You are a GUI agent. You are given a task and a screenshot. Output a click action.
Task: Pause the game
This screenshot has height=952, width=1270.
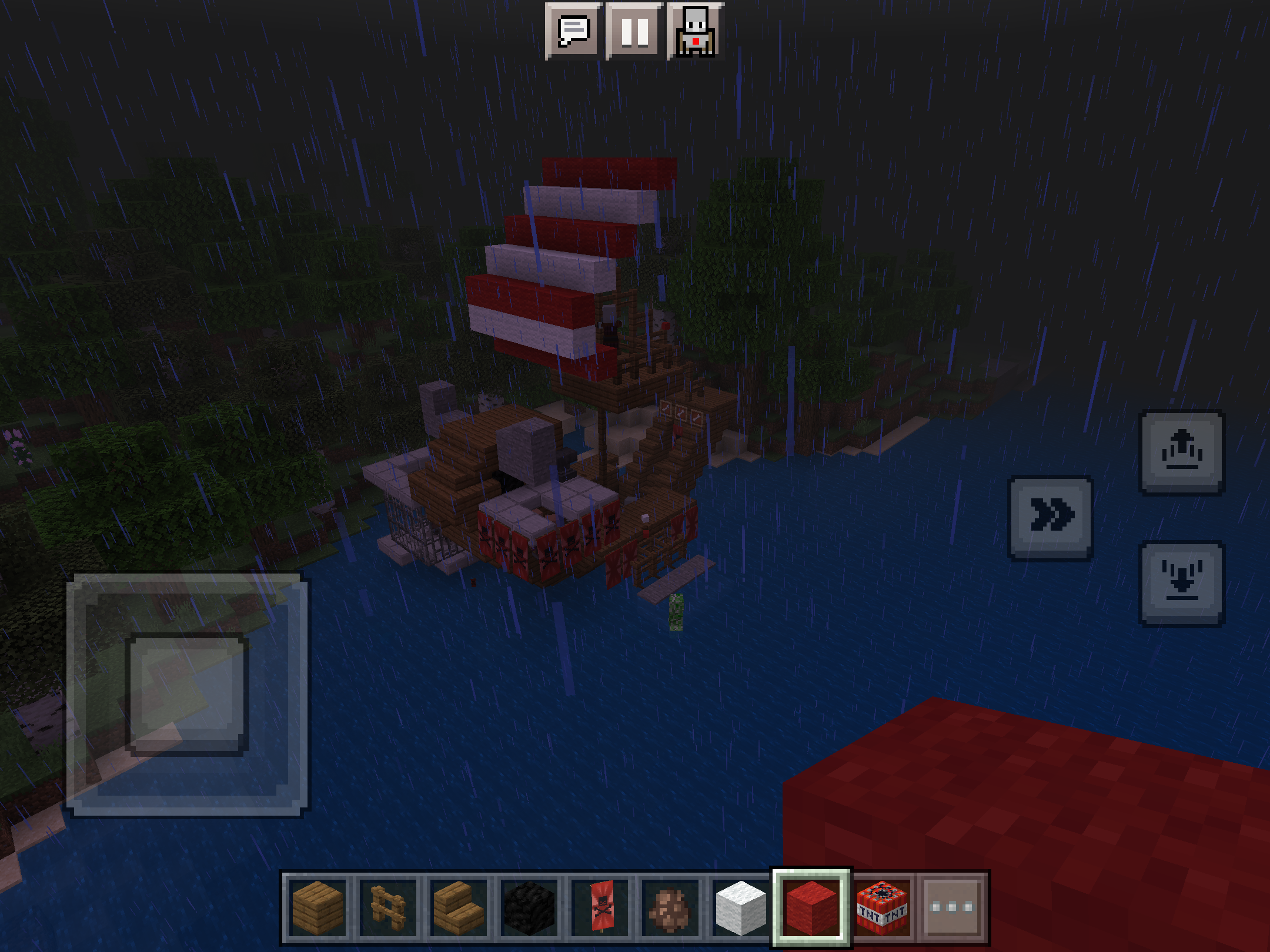pos(634,31)
